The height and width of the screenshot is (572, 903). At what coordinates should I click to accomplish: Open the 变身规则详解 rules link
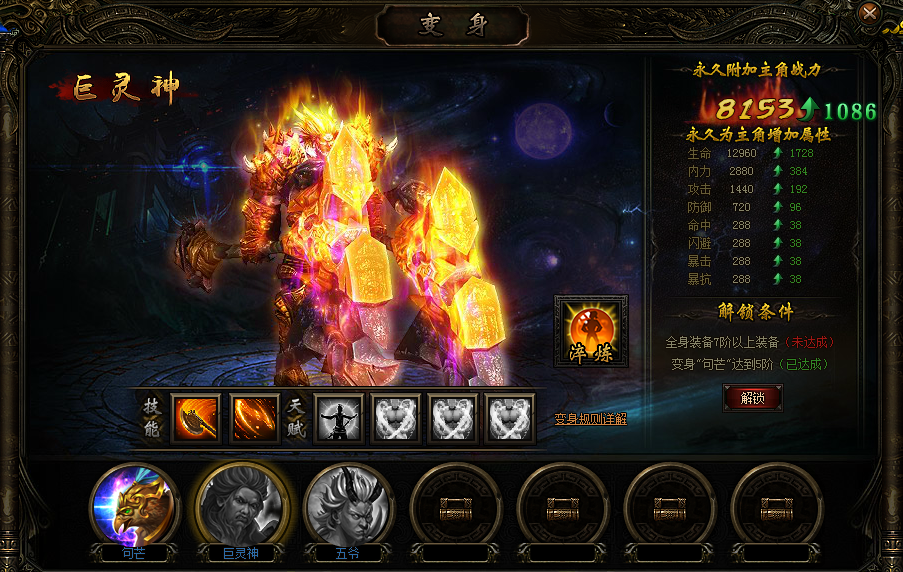(x=591, y=419)
